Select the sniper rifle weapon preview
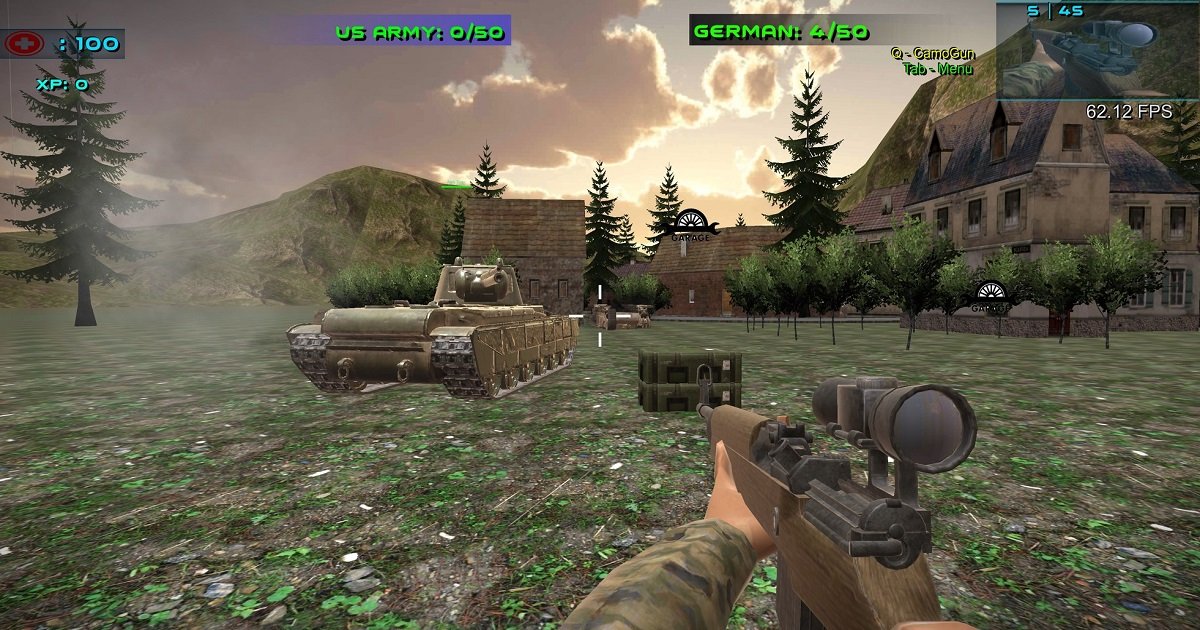The width and height of the screenshot is (1200, 630). (1097, 56)
